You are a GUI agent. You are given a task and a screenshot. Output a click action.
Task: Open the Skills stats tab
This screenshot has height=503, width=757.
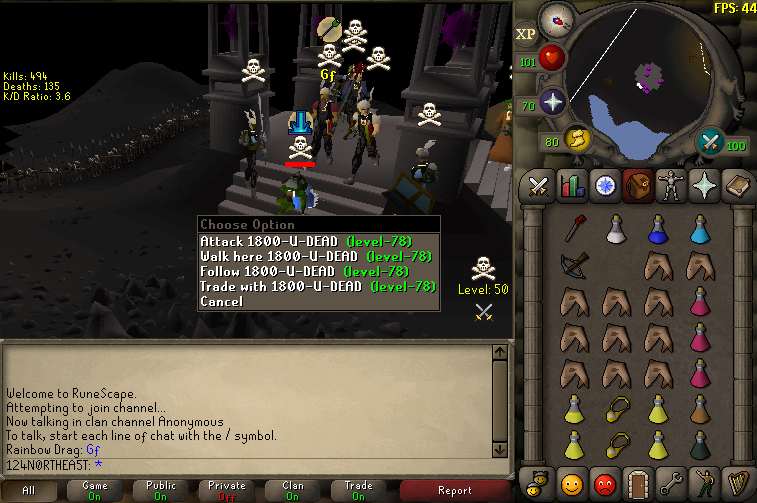(572, 186)
